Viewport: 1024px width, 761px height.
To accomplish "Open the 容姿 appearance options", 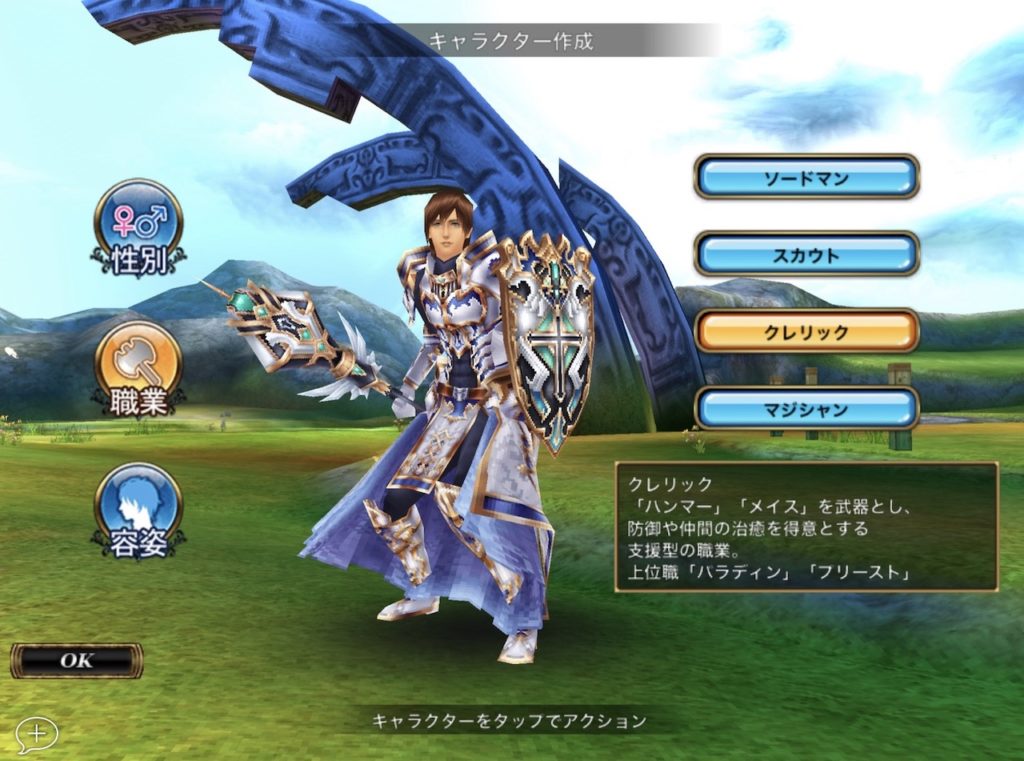I will 138,509.
